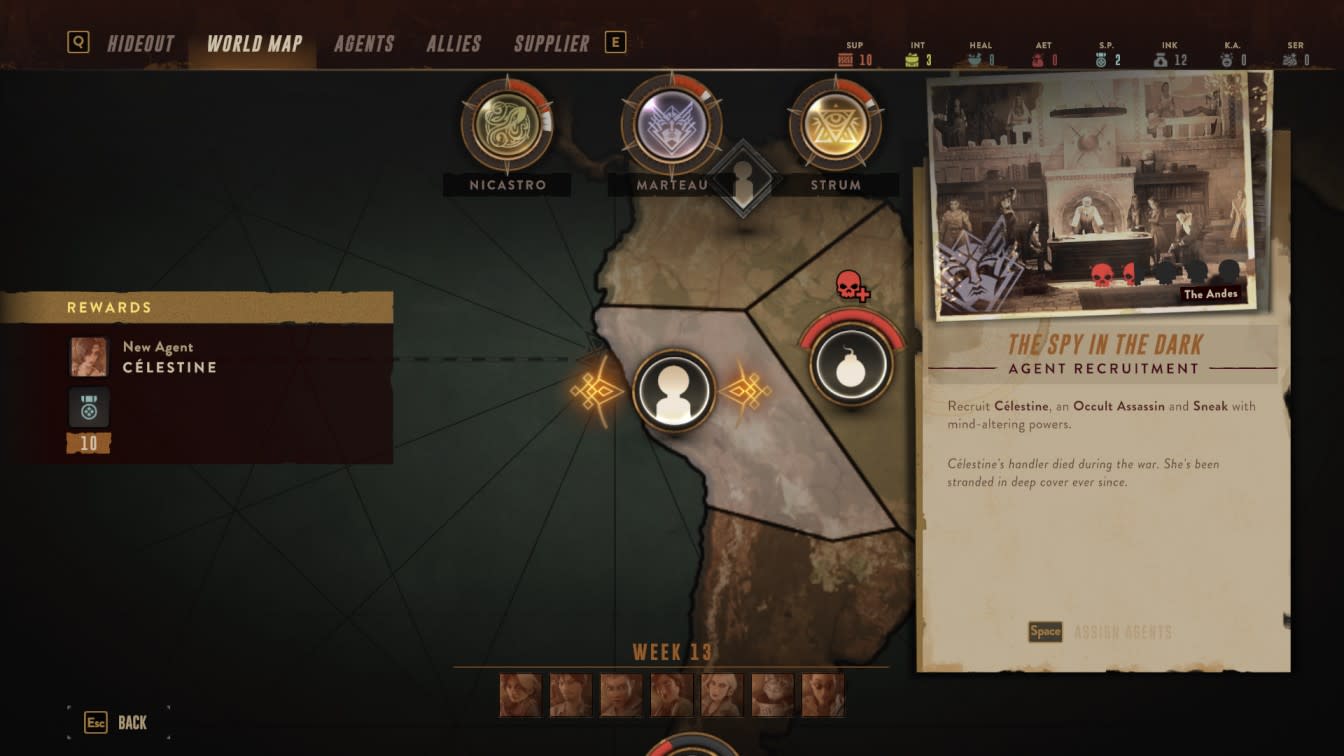Choose the Strum faction emblem
Viewport: 1344px width, 756px height.
pos(835,125)
